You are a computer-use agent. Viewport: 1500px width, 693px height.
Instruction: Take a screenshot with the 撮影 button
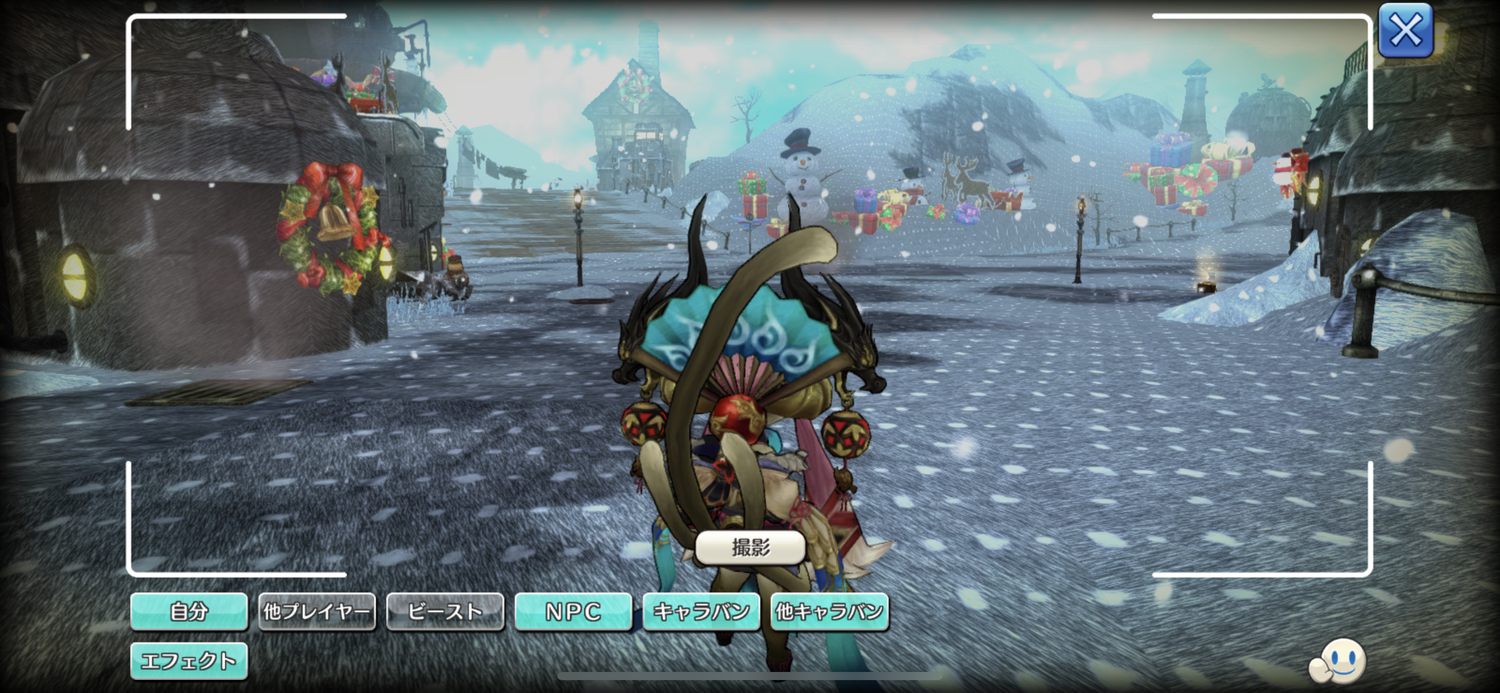pyautogui.click(x=750, y=547)
